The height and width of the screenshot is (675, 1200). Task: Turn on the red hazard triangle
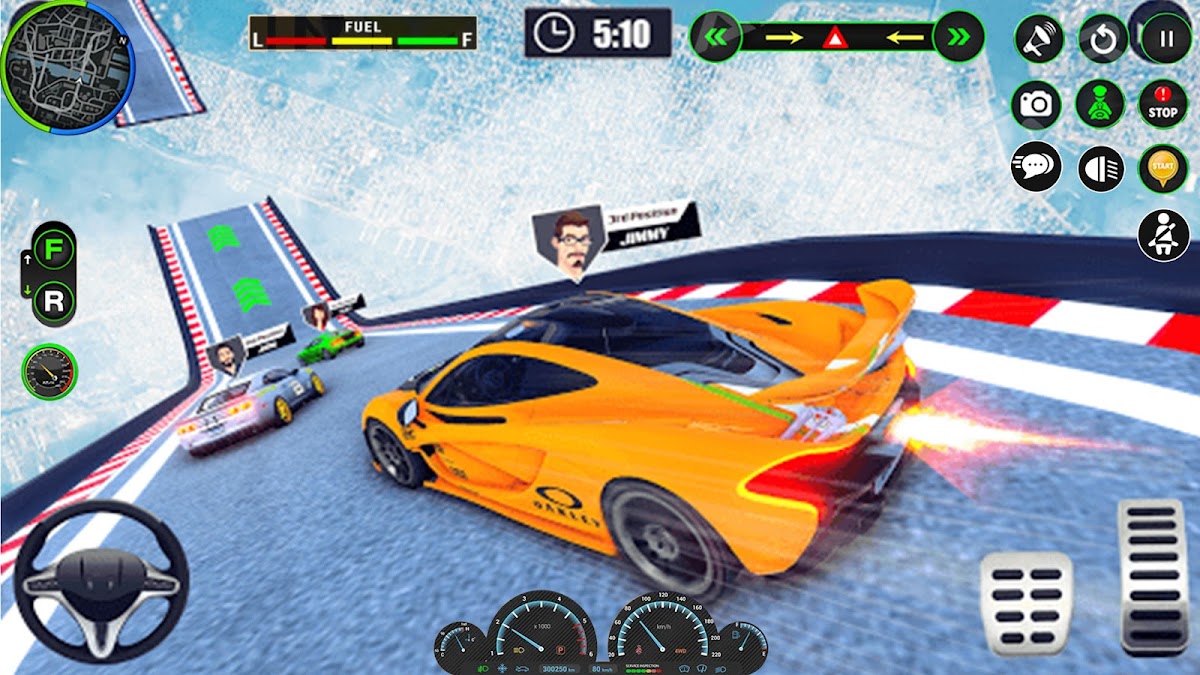[x=834, y=39]
